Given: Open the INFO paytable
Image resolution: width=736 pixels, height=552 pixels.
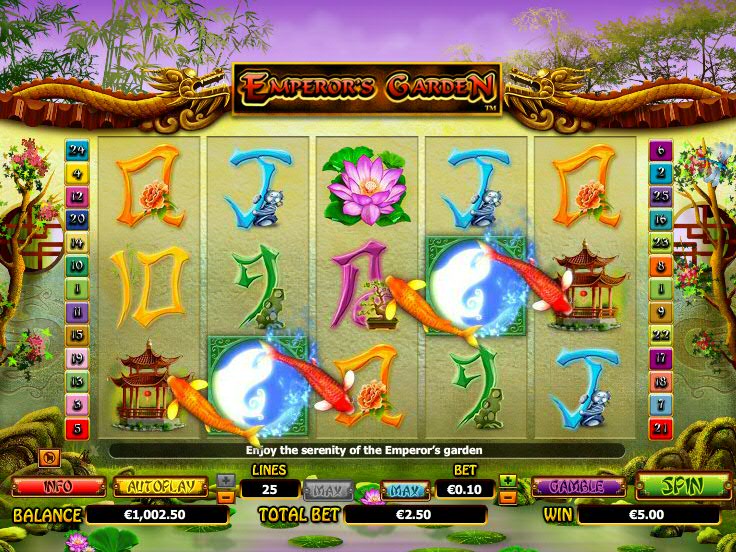Looking at the screenshot, I should pos(58,487).
